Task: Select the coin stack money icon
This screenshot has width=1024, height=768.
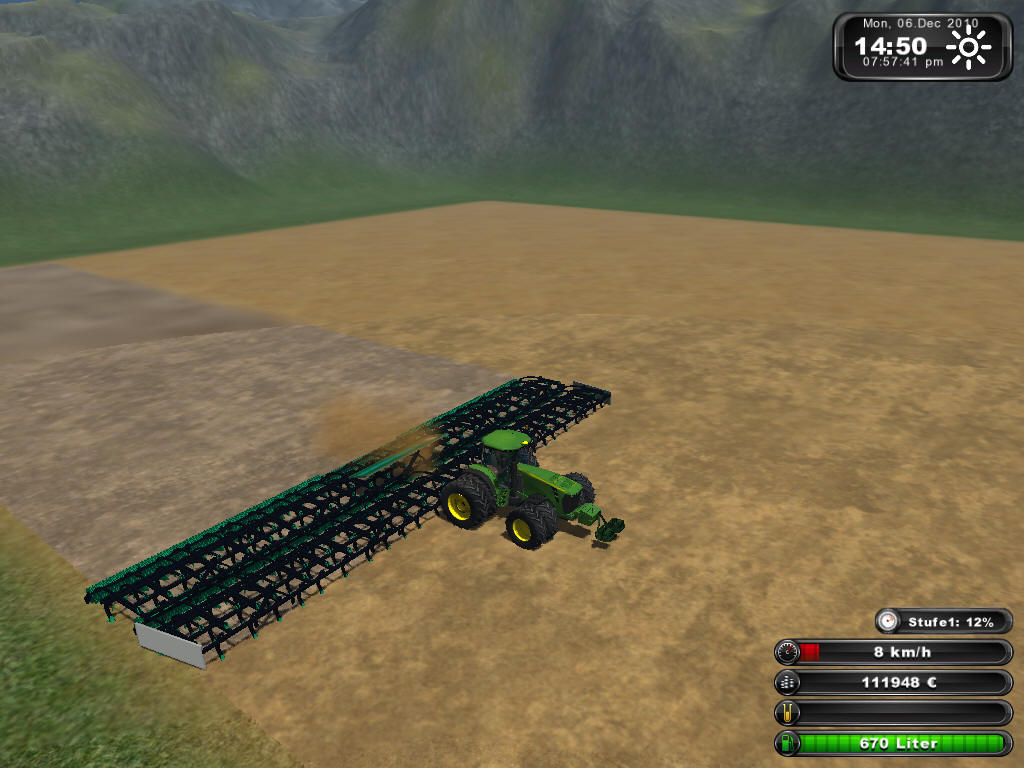Action: (788, 683)
